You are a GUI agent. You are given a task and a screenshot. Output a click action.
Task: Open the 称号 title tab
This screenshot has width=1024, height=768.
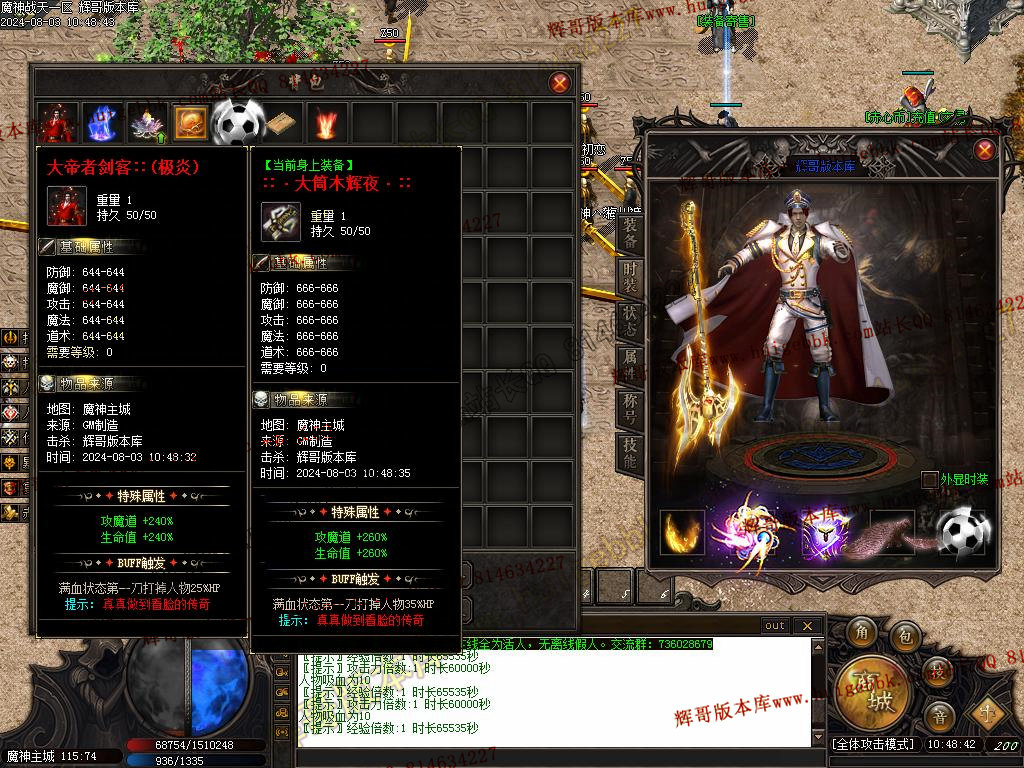(630, 409)
